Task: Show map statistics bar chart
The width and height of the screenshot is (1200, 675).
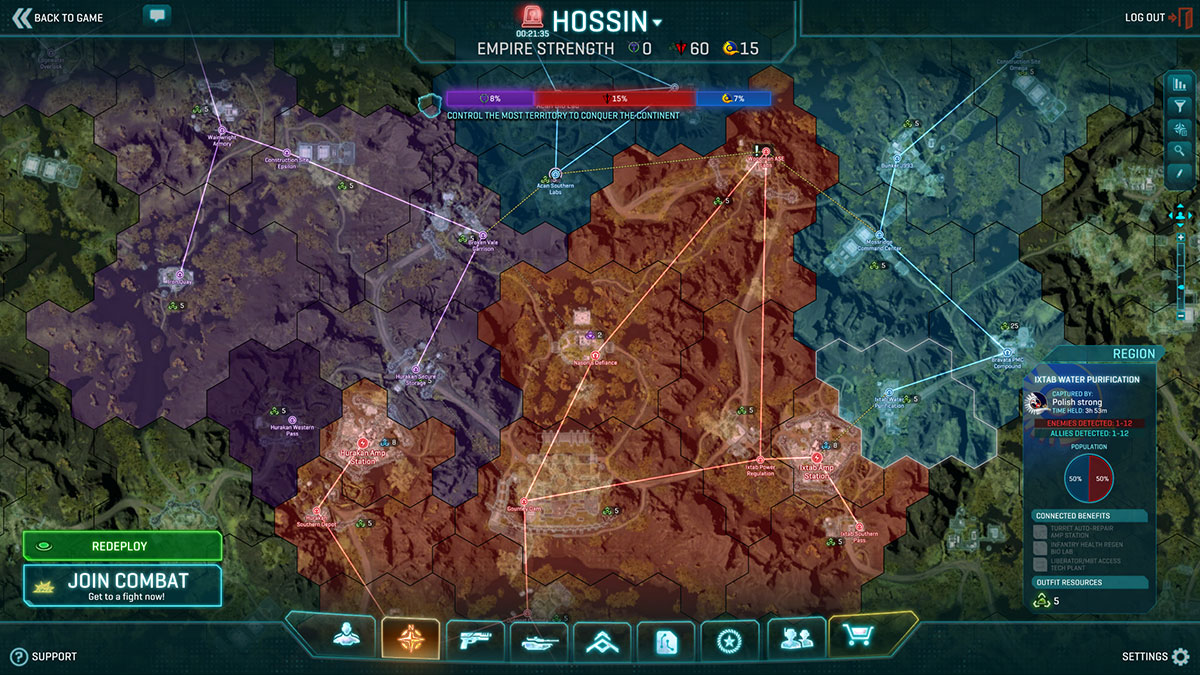Action: (x=1179, y=83)
